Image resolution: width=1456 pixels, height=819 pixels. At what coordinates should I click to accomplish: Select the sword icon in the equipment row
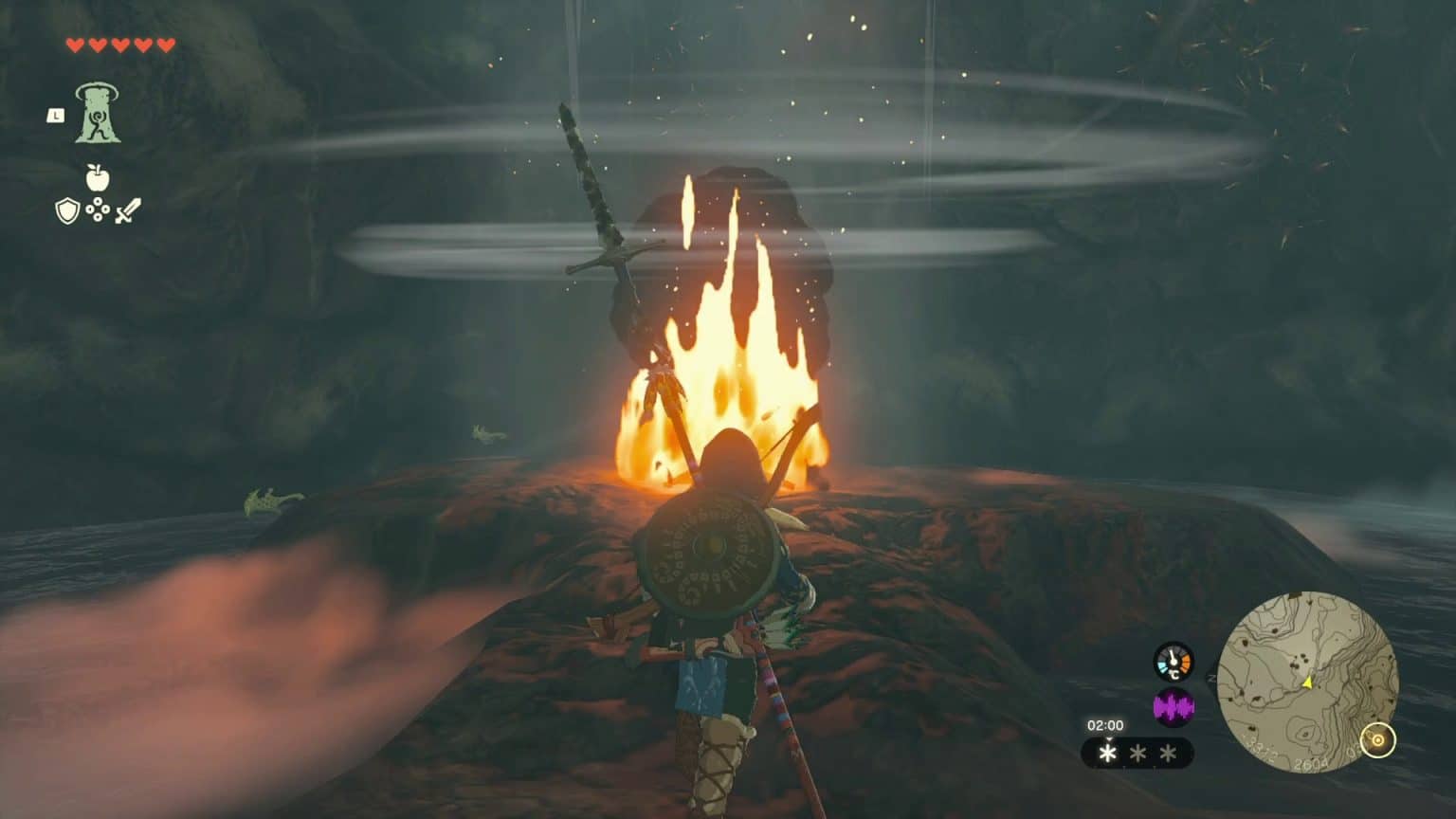pyautogui.click(x=130, y=210)
